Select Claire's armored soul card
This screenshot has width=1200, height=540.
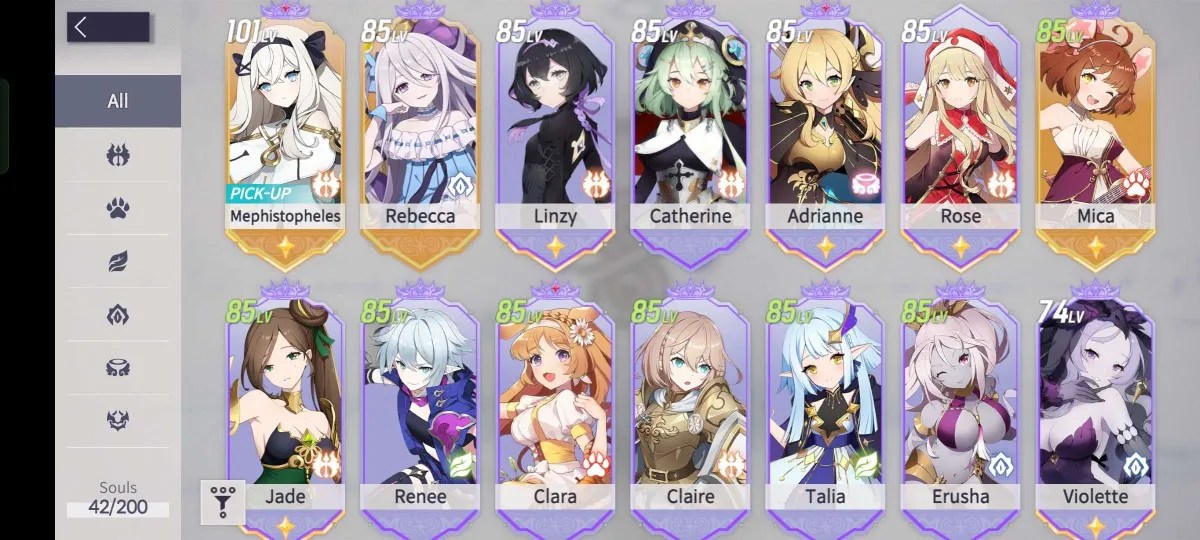(x=690, y=410)
